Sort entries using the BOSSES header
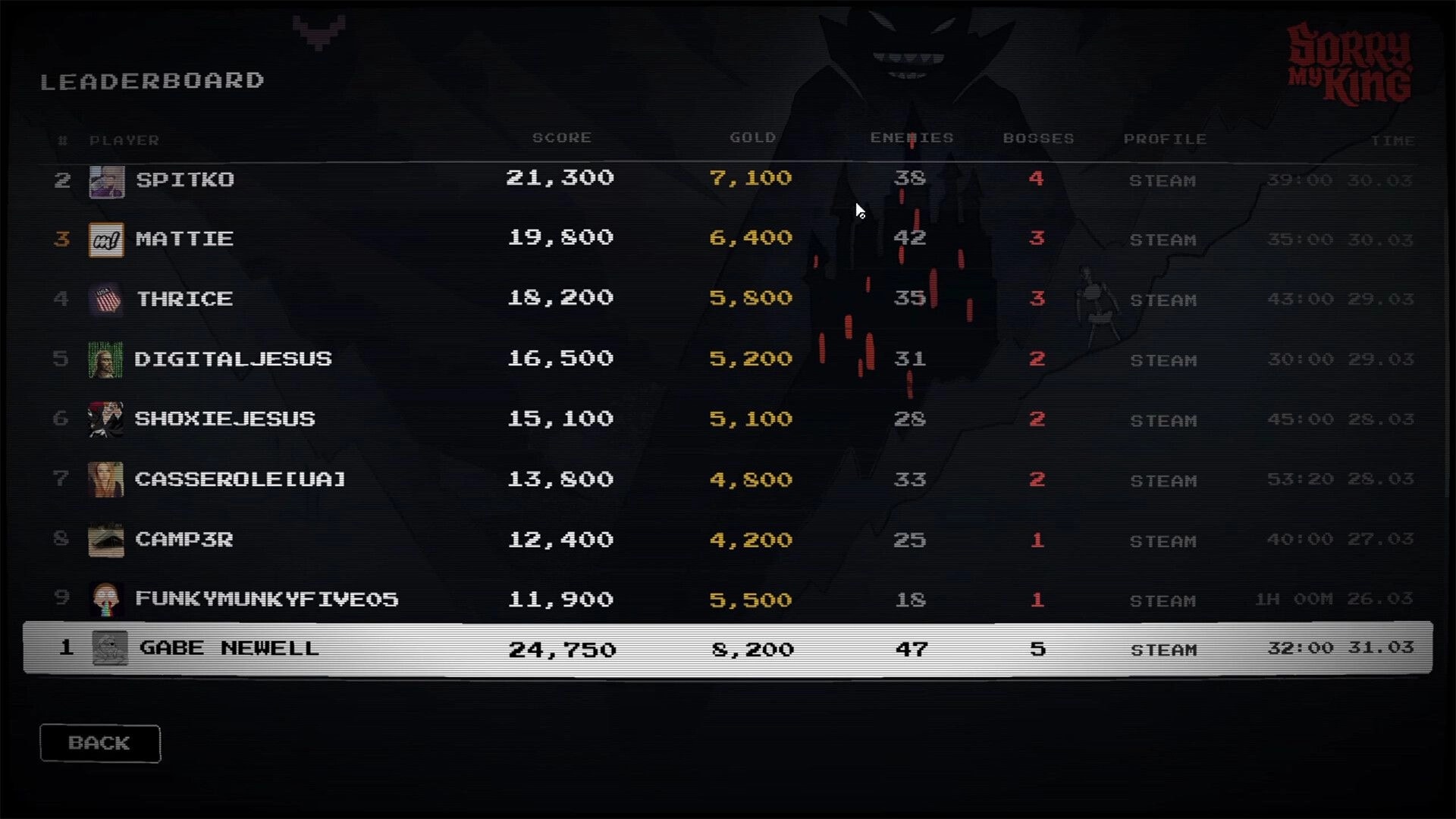The image size is (1456, 819). click(x=1040, y=138)
